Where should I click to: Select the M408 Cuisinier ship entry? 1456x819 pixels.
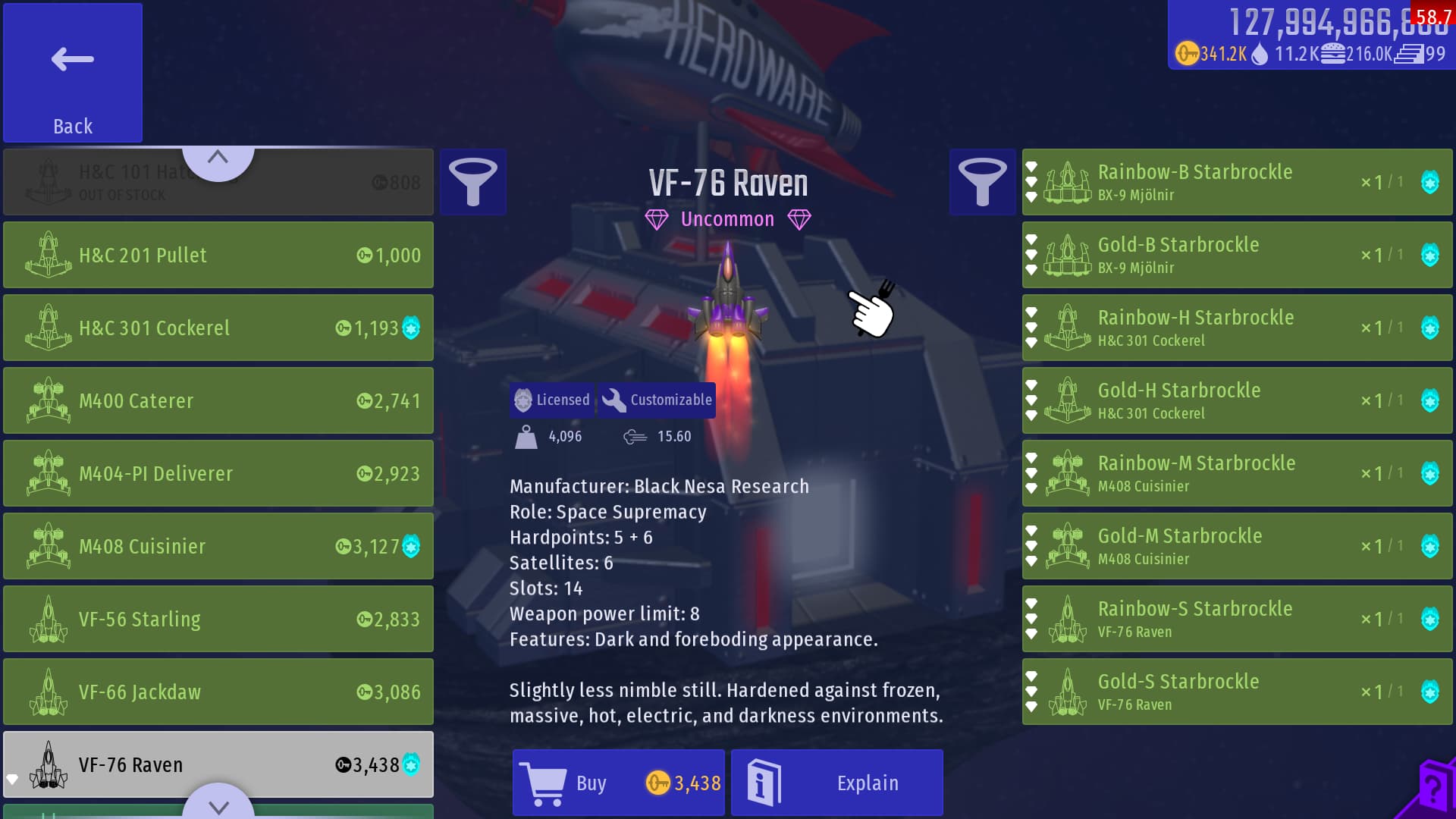pos(218,546)
